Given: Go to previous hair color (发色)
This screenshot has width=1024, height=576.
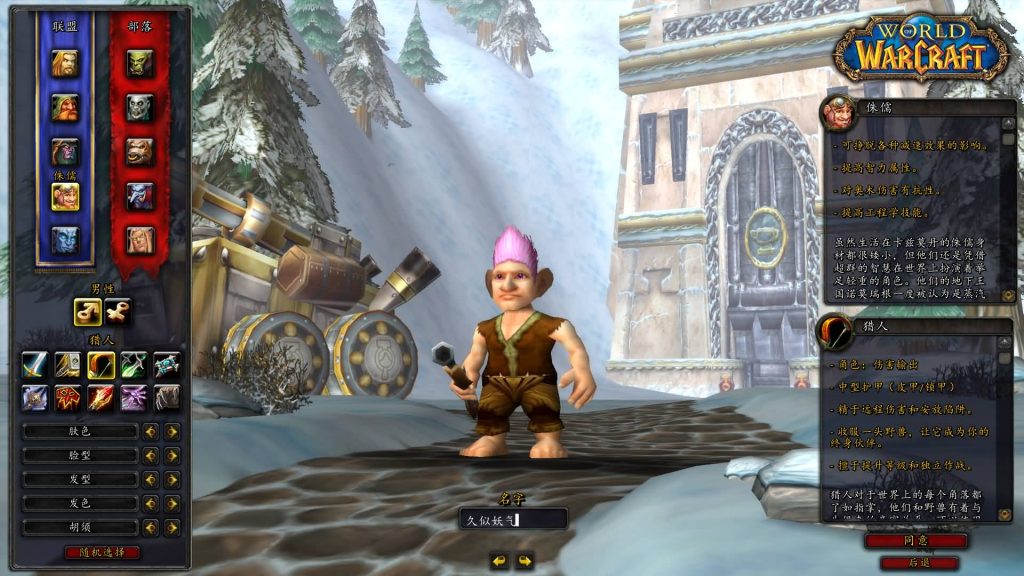Looking at the screenshot, I should click(x=150, y=503).
